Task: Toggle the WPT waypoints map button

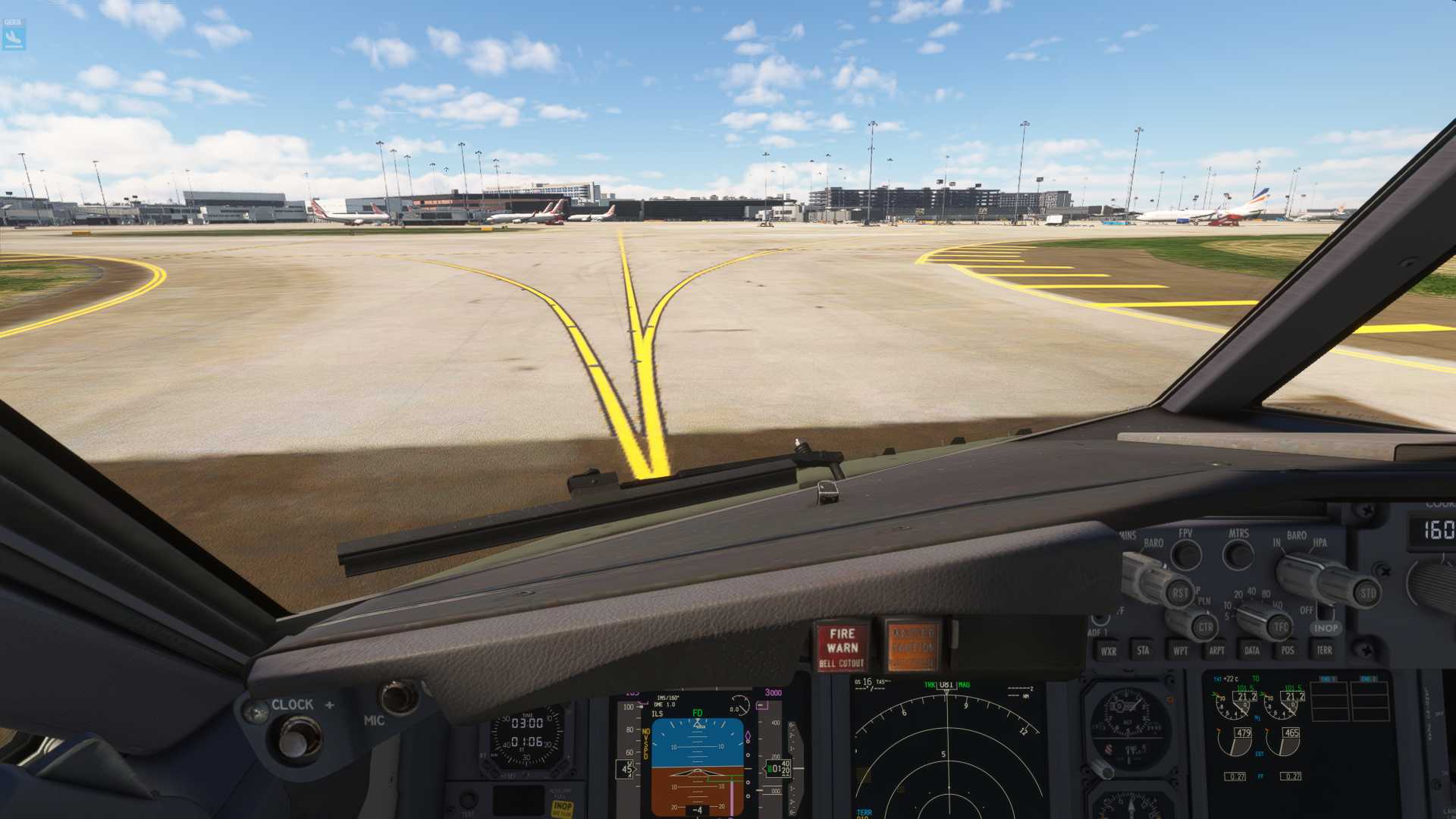Action: click(1180, 651)
